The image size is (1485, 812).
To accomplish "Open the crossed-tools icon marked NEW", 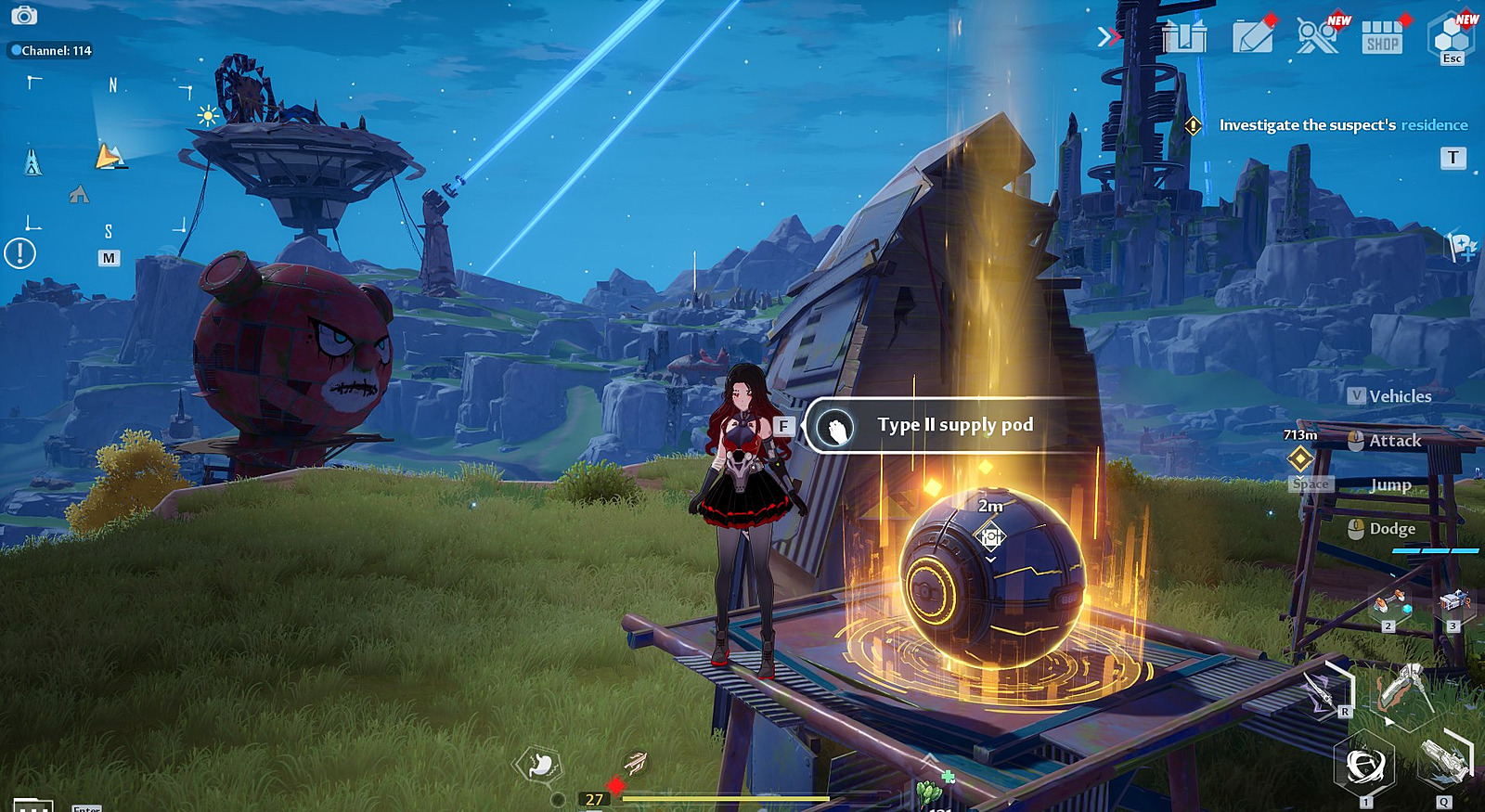I will [x=1317, y=37].
